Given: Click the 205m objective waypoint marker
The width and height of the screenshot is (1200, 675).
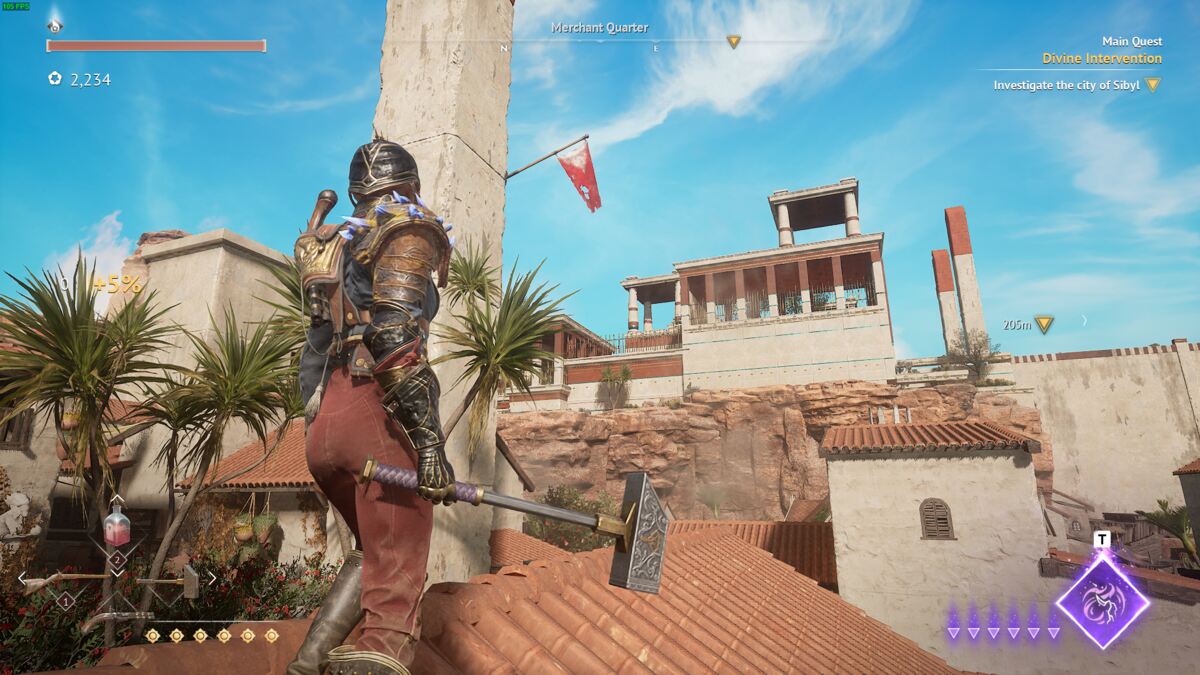Looking at the screenshot, I should (1043, 324).
